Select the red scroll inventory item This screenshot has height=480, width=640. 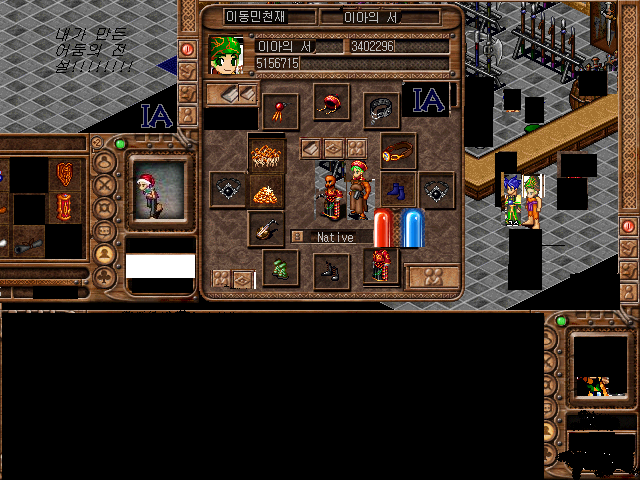coord(66,209)
